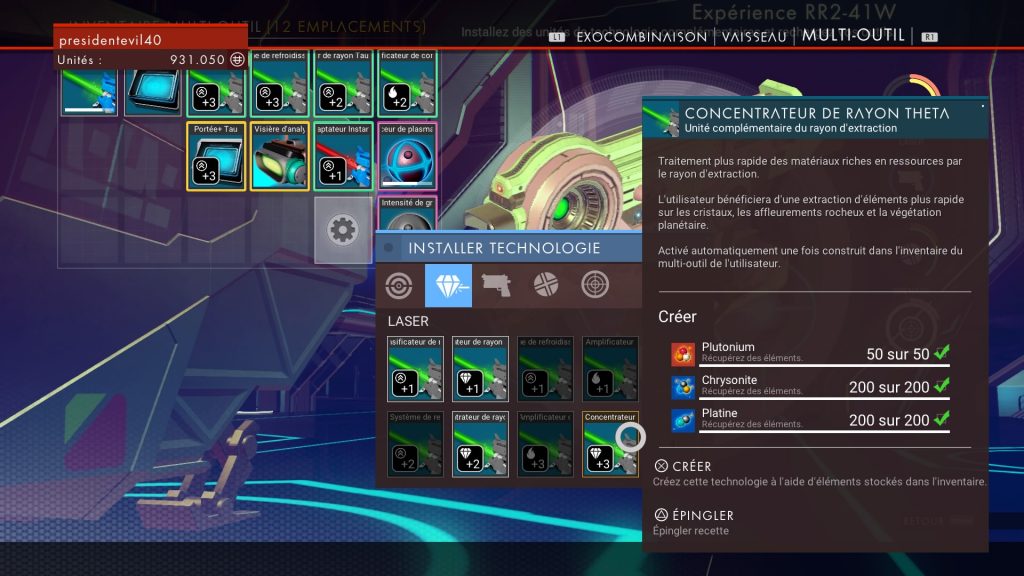
Task: Choose the diamond +2 laser technology tile
Action: coord(480,443)
